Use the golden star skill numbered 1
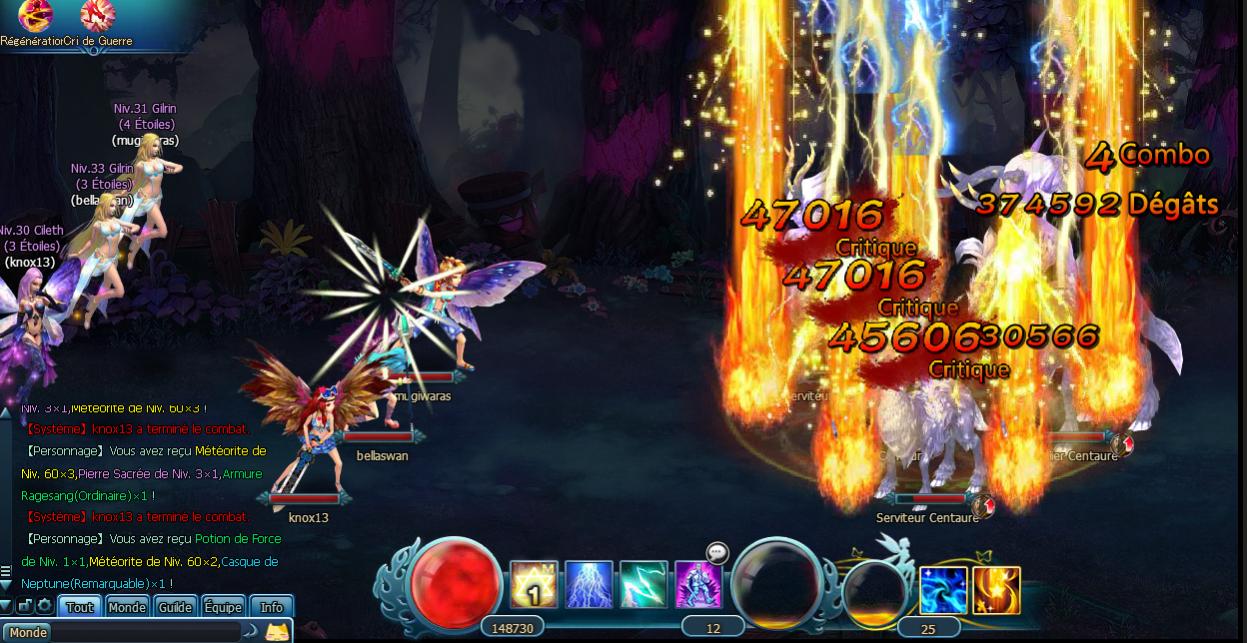 [x=534, y=585]
